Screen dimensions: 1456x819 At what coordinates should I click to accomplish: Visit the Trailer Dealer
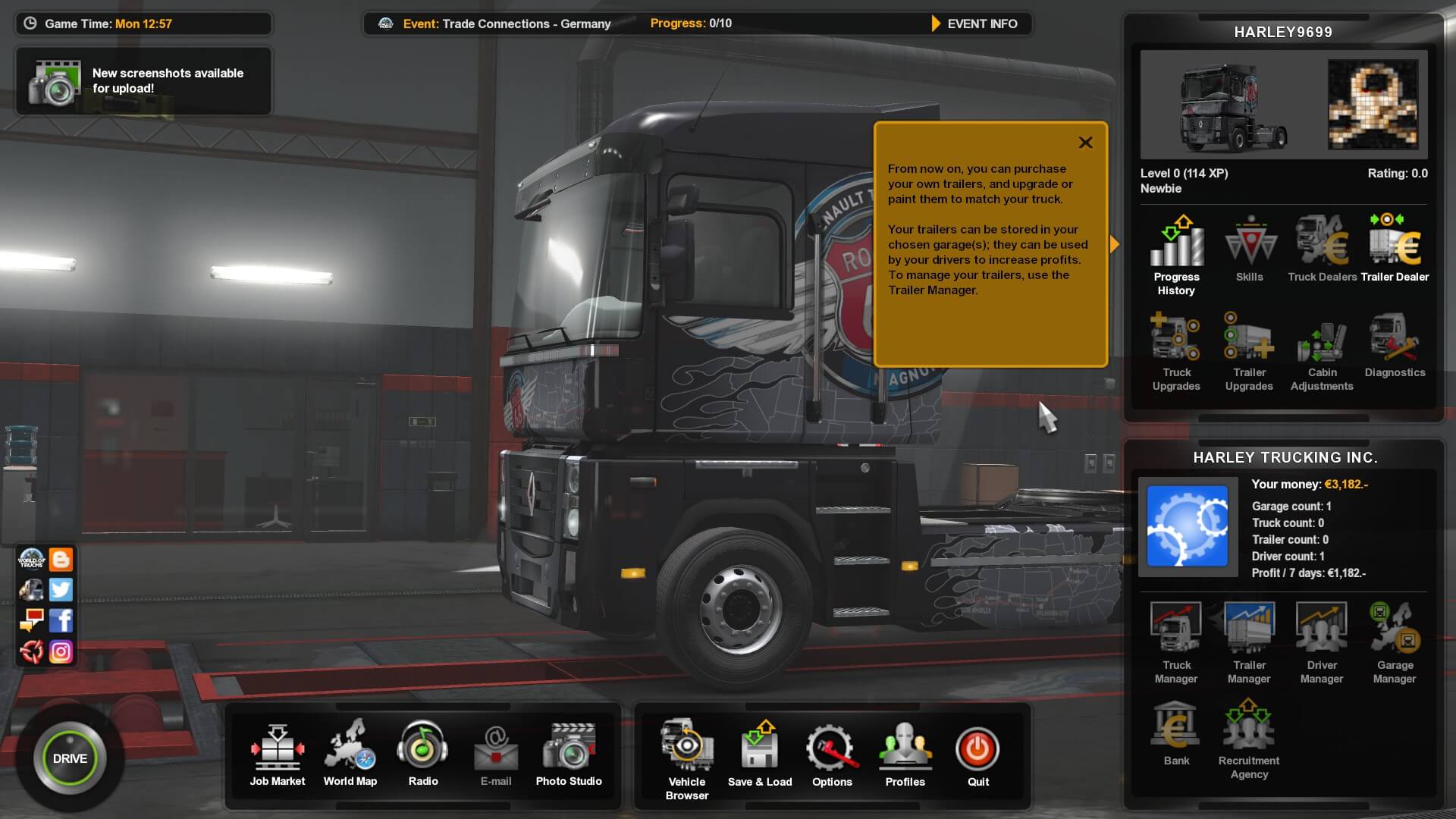pyautogui.click(x=1395, y=249)
